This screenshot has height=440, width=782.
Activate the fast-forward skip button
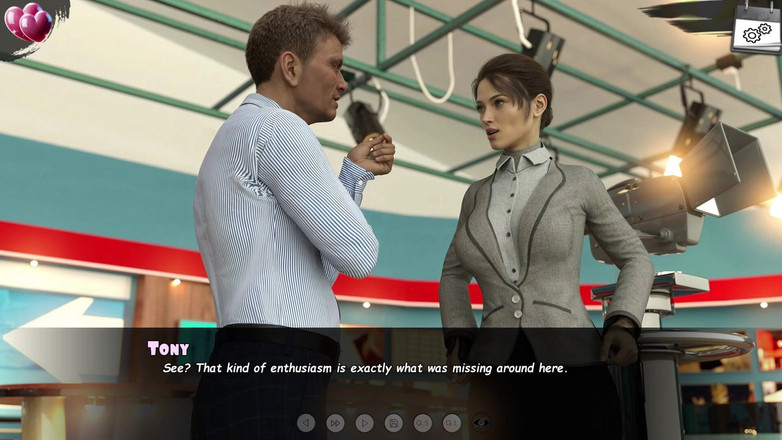click(335, 423)
